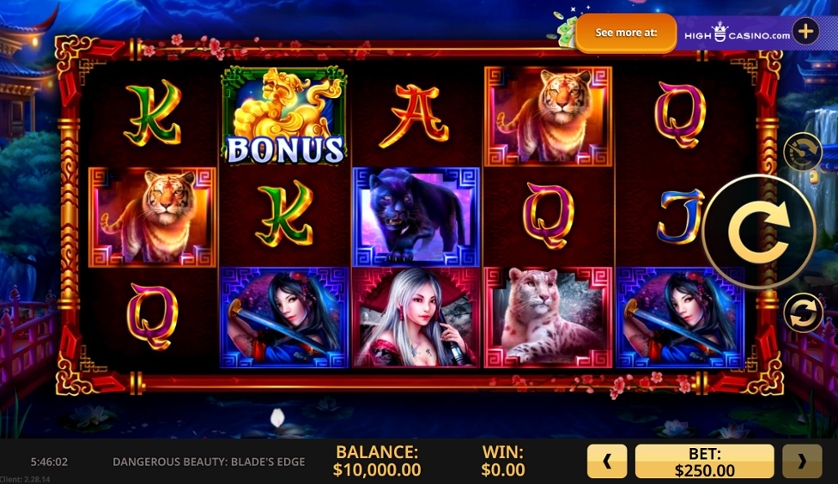Expand the High 5 Casino plus button
Viewport: 838px width, 484px height.
pos(805,31)
